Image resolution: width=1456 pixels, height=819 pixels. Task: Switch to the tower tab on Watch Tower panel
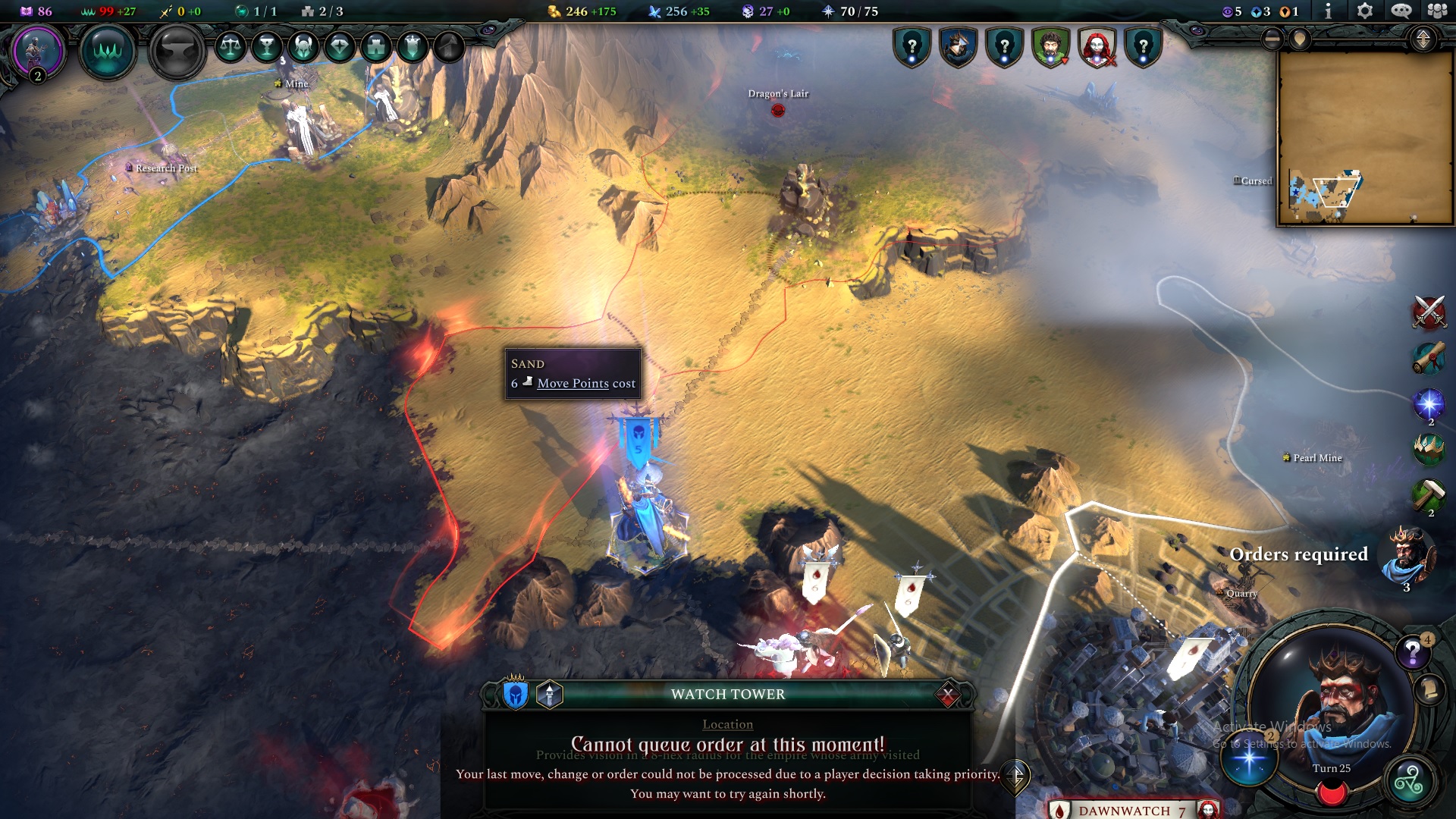548,694
